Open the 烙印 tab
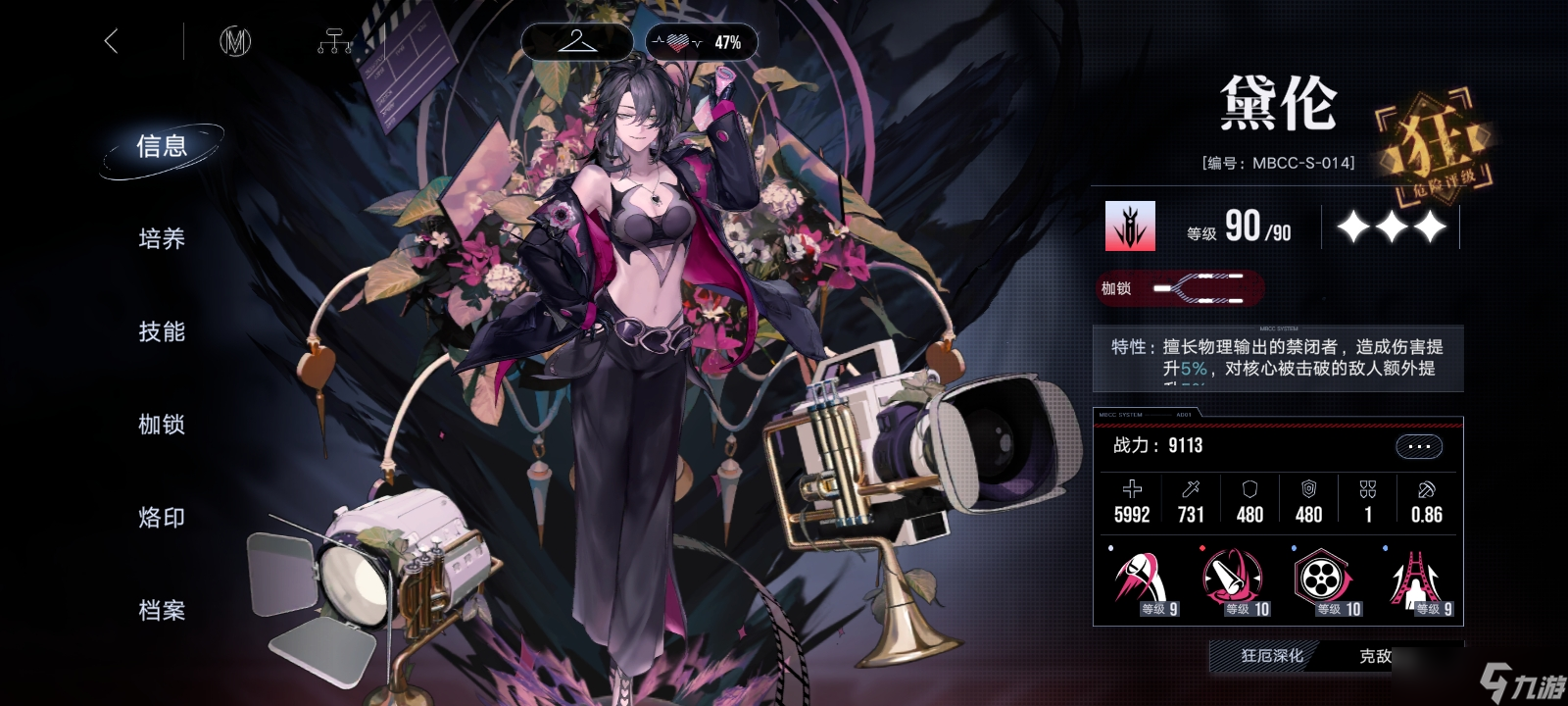Screen dimensions: 1568x706 click(162, 518)
